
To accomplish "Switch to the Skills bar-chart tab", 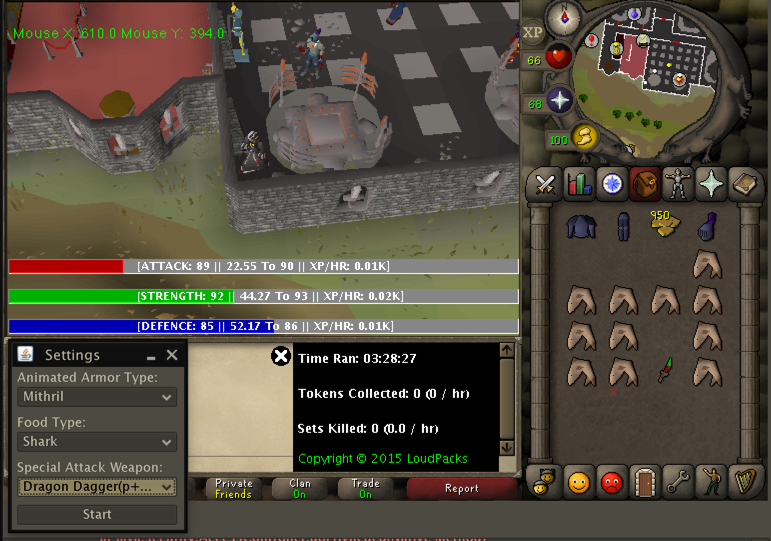I will pos(578,184).
